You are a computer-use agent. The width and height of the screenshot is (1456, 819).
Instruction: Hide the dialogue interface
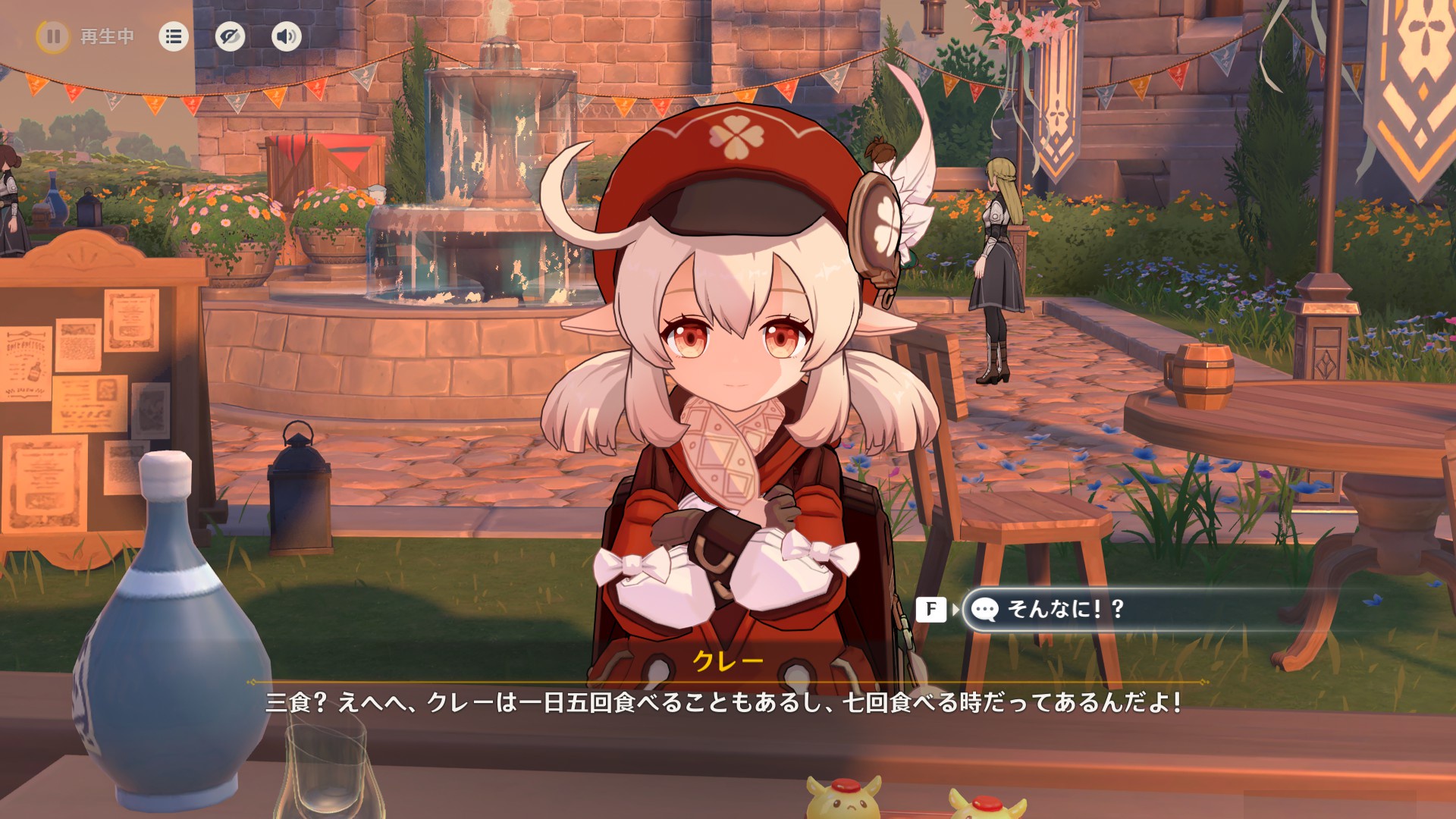(230, 36)
